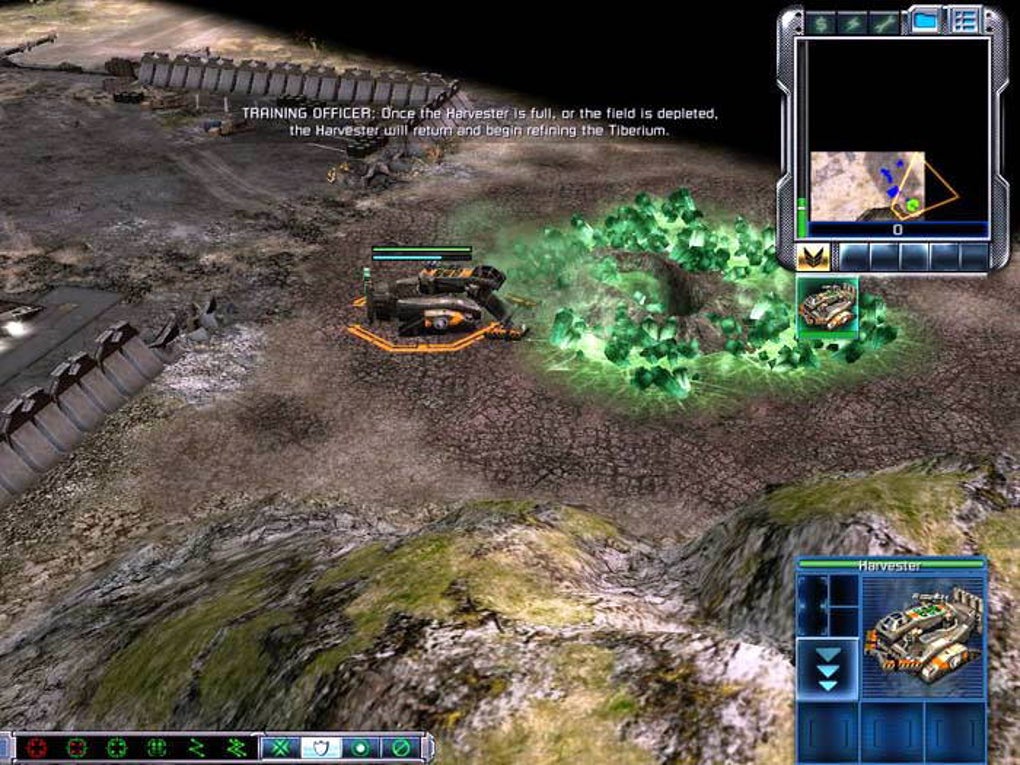Image resolution: width=1020 pixels, height=765 pixels.
Task: Activate the lightning bolt power toggle
Action: [852, 21]
